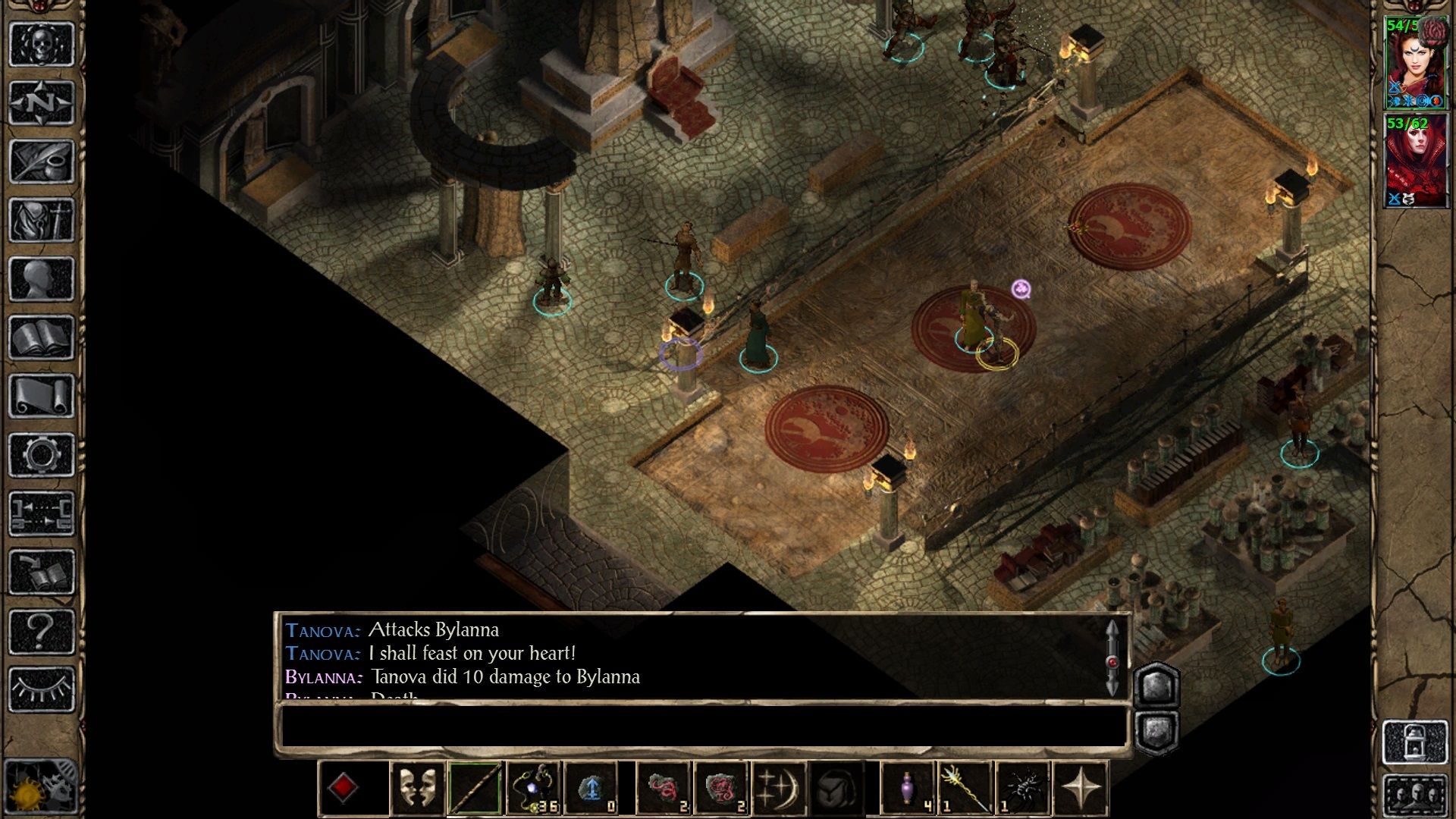Screen dimensions: 1456x819
Task: Open the area map with the compass button
Action: 42,102
